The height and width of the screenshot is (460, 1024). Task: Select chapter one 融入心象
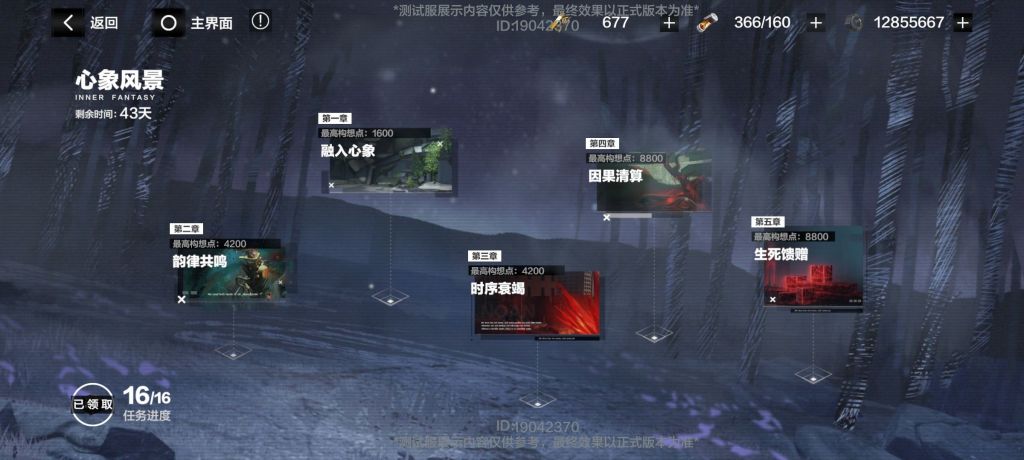(389, 162)
